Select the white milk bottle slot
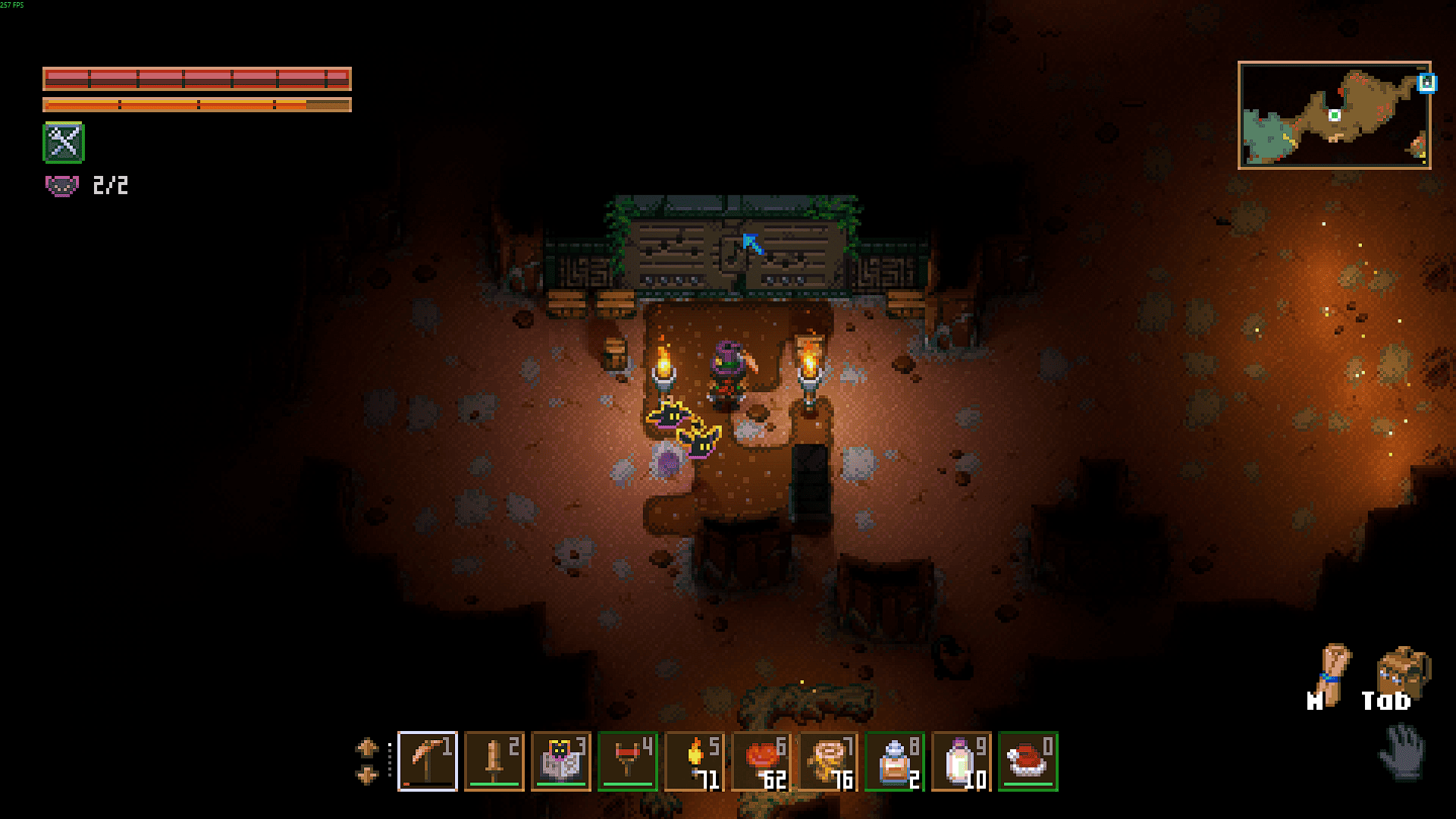 [x=961, y=761]
